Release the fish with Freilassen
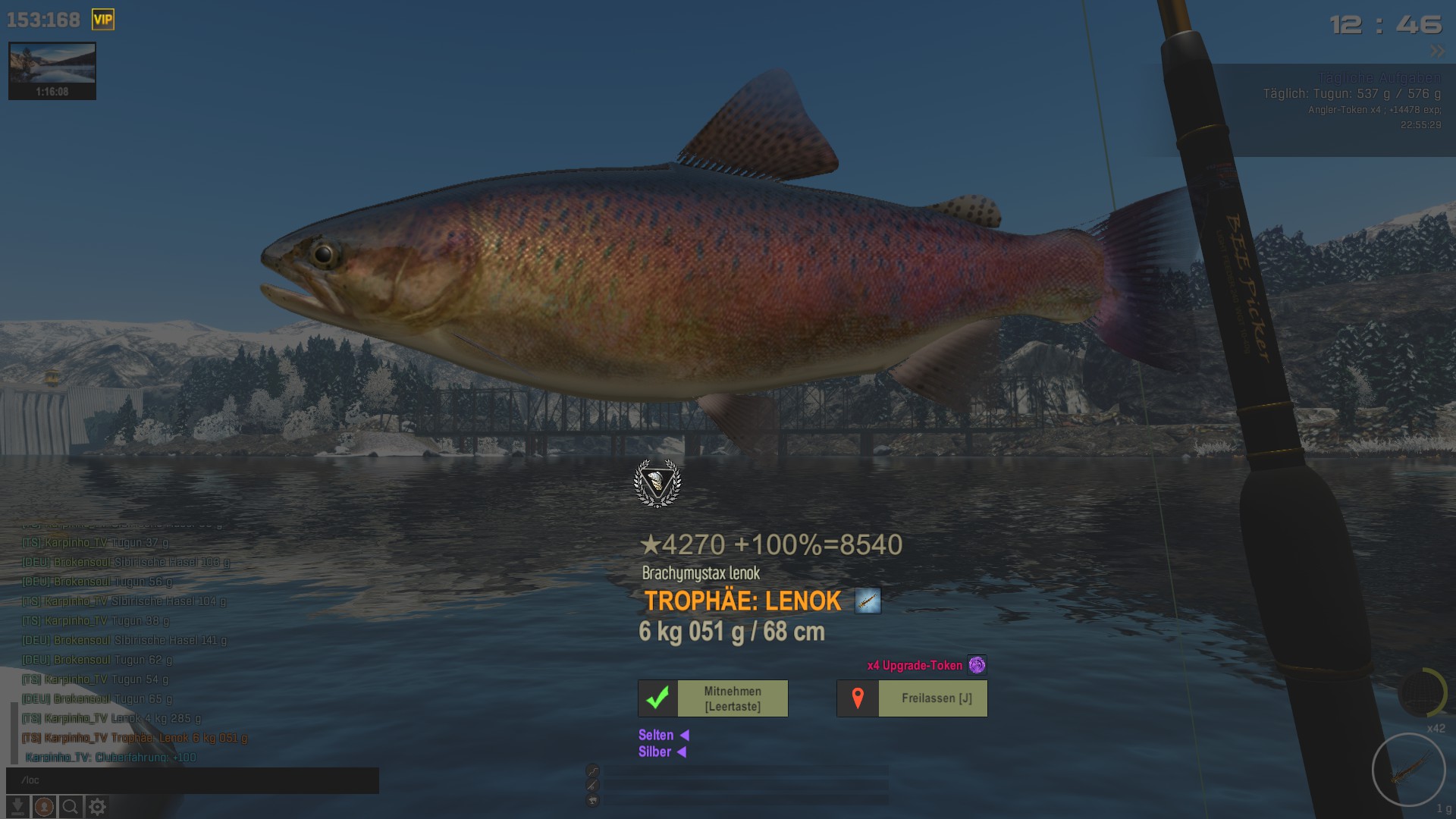 [x=912, y=698]
